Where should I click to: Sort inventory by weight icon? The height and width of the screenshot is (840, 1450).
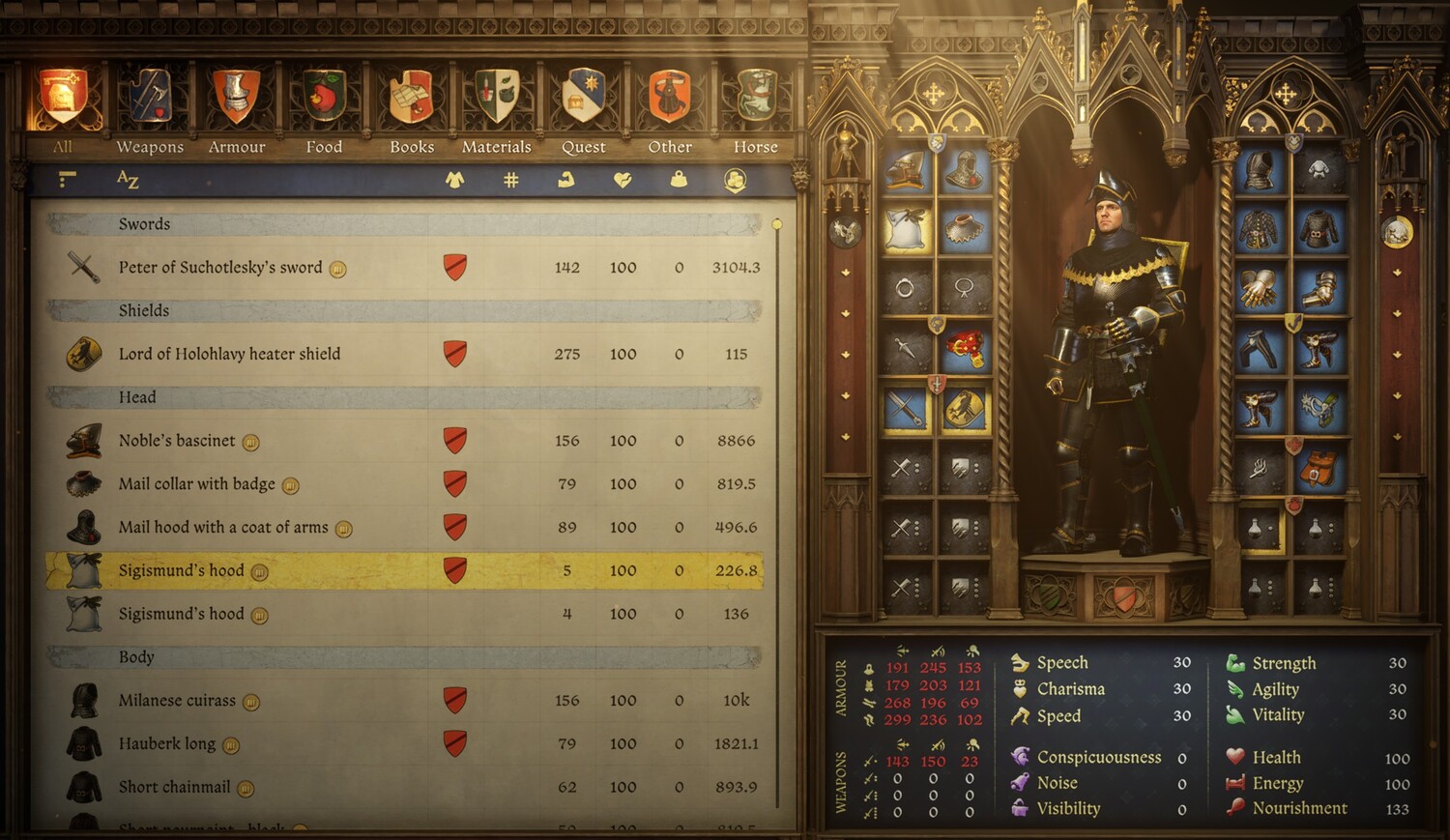tap(679, 180)
